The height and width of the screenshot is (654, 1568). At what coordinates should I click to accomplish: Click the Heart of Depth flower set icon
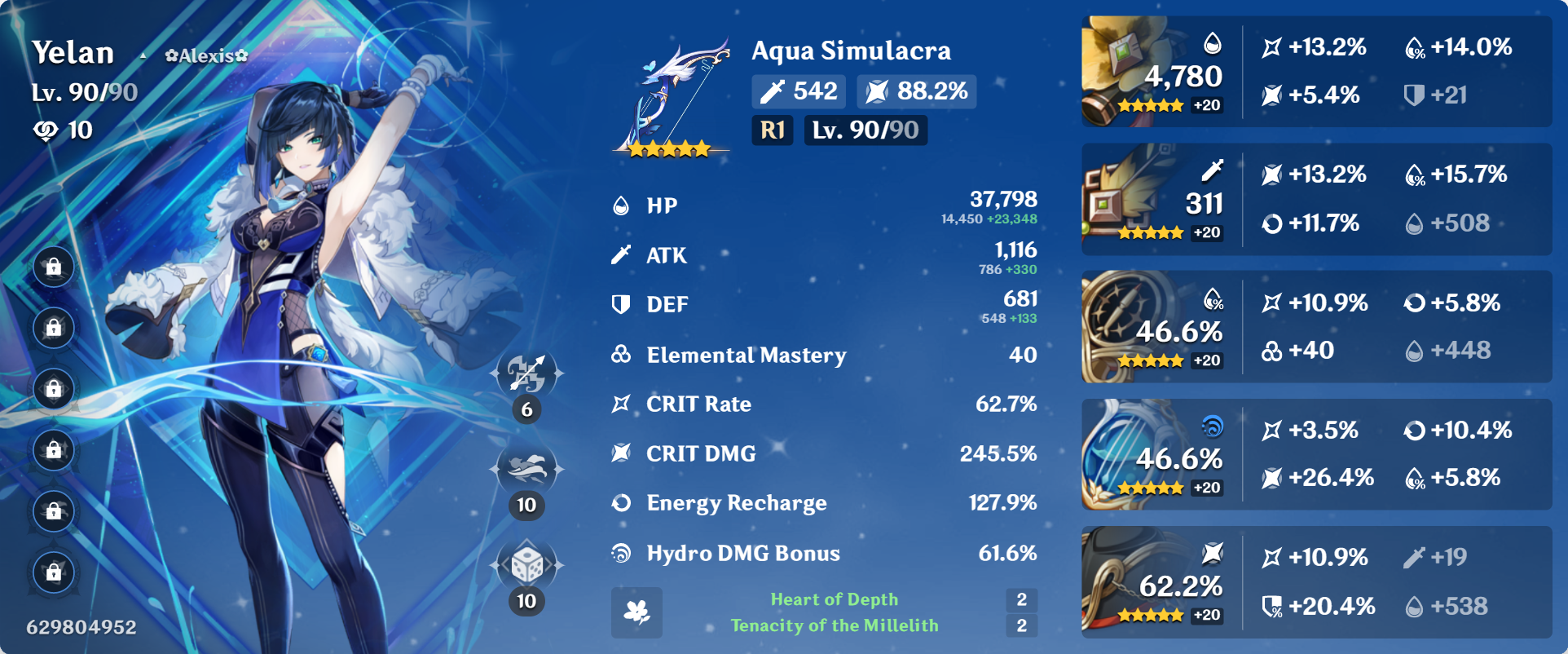[638, 612]
